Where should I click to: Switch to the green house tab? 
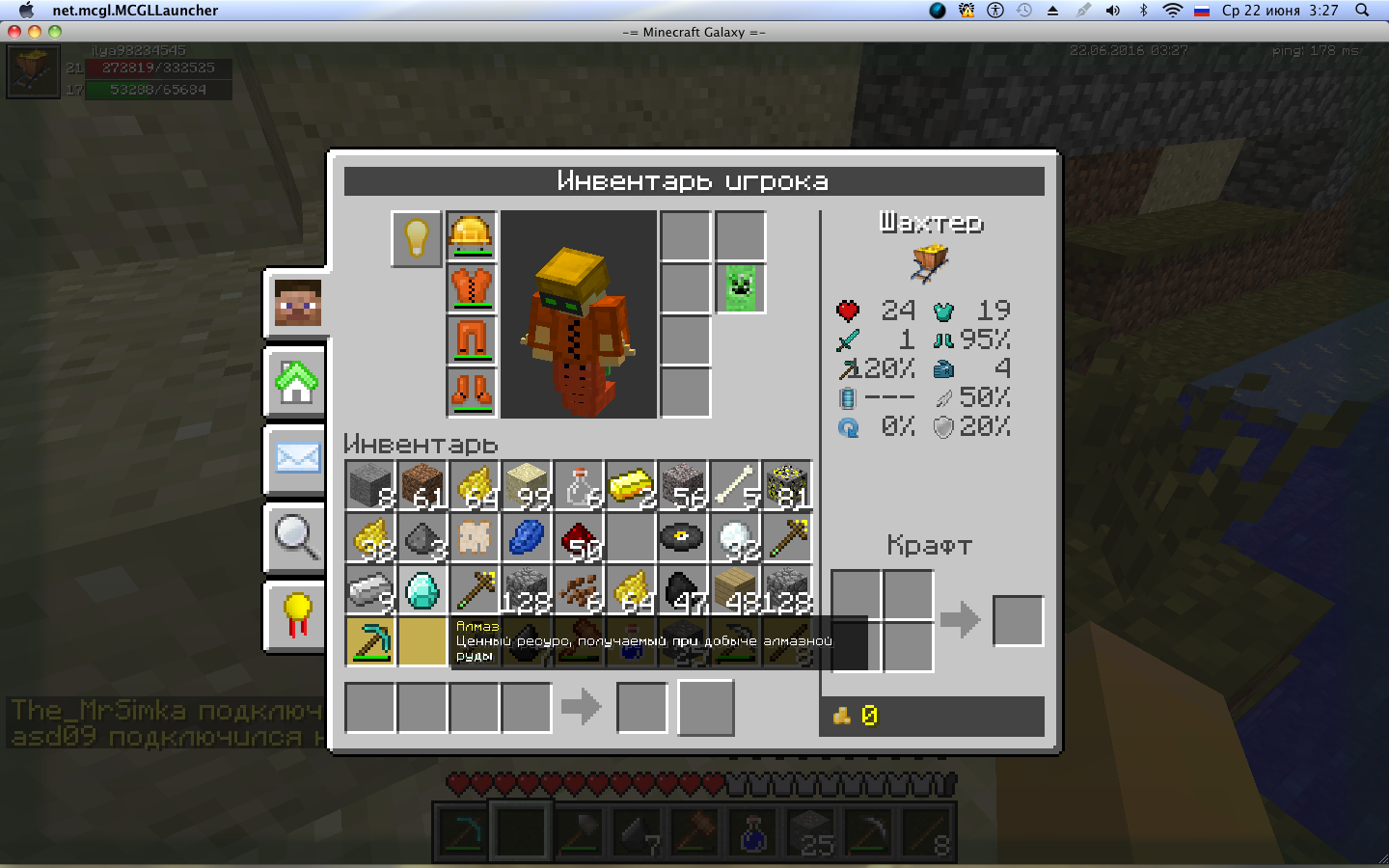(x=297, y=382)
